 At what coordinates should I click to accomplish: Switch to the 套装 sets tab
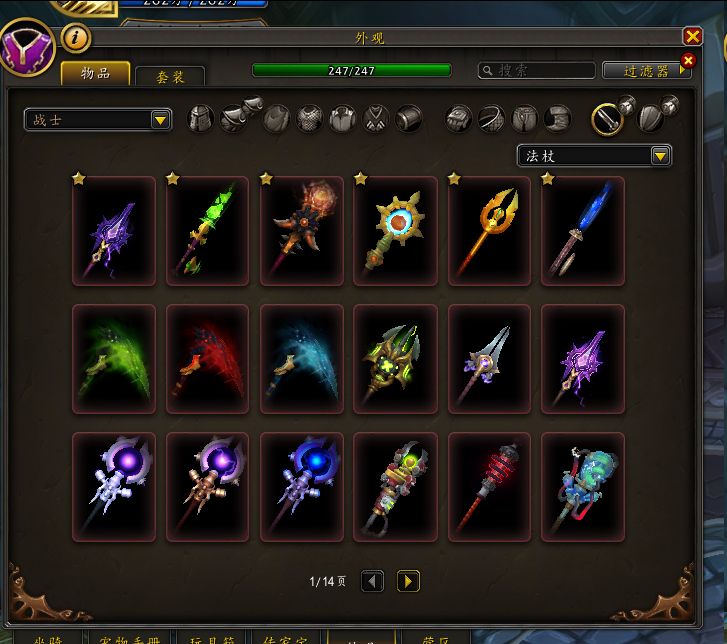[170, 76]
